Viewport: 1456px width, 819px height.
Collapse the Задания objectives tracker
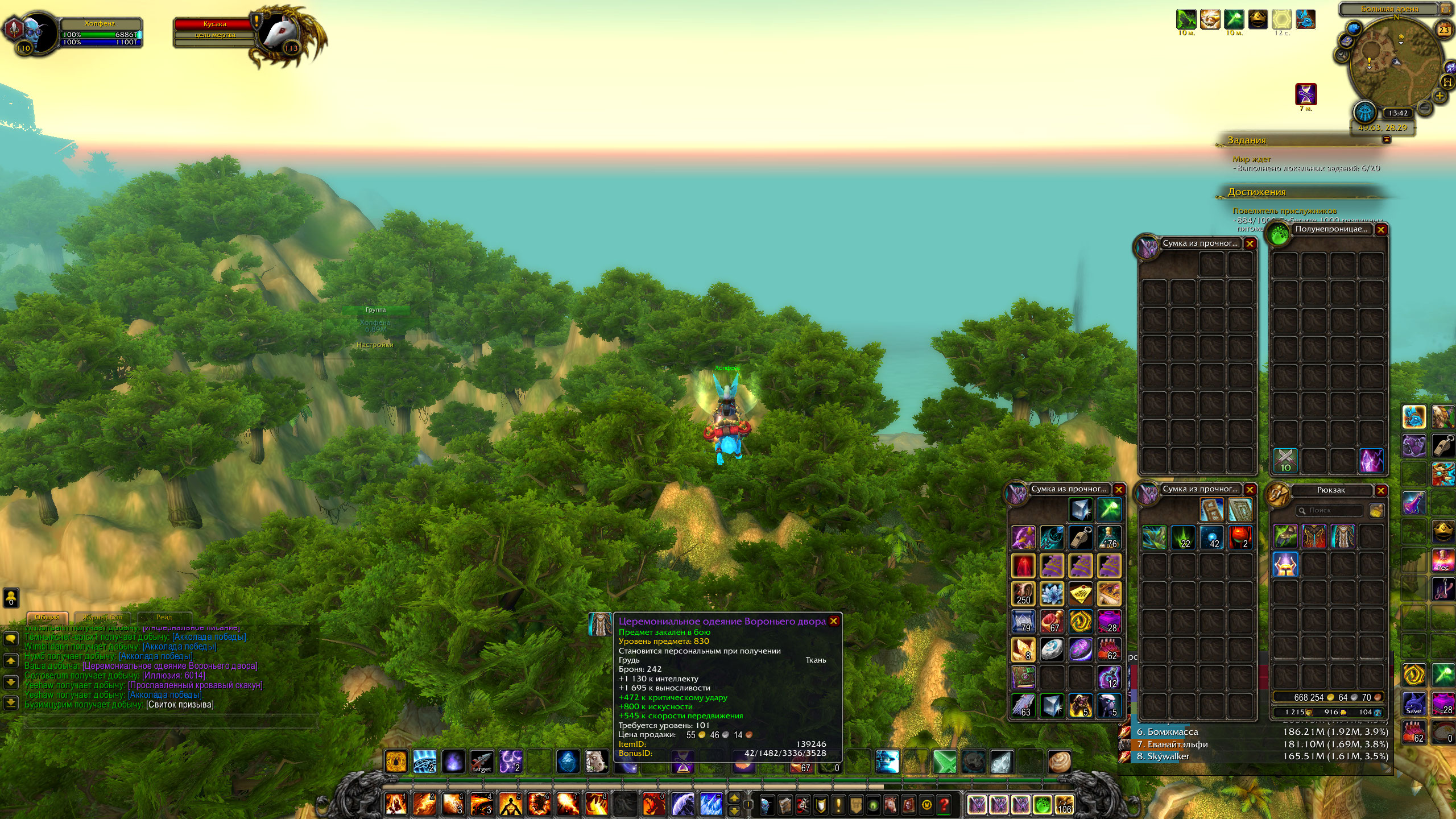(1387, 140)
